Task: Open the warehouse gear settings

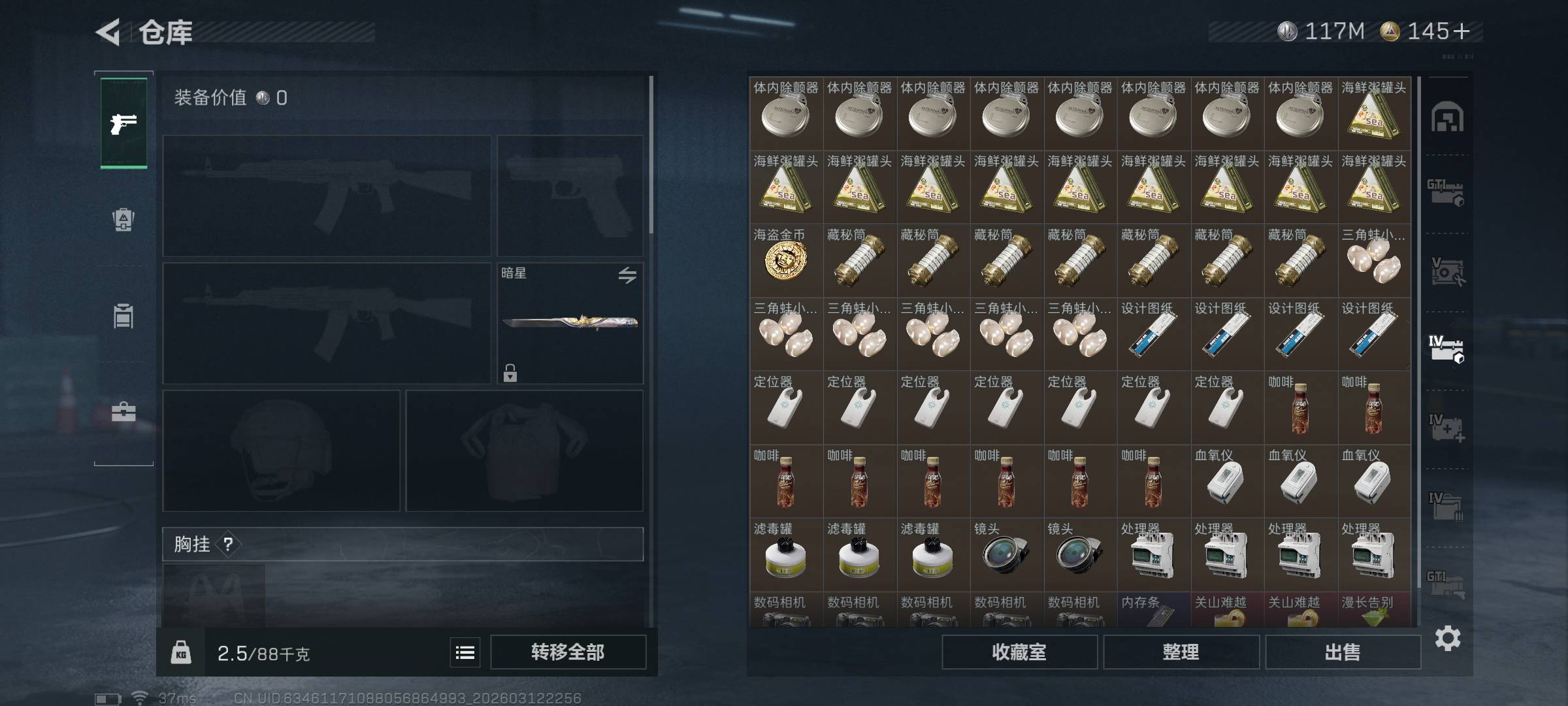Action: [x=1447, y=638]
